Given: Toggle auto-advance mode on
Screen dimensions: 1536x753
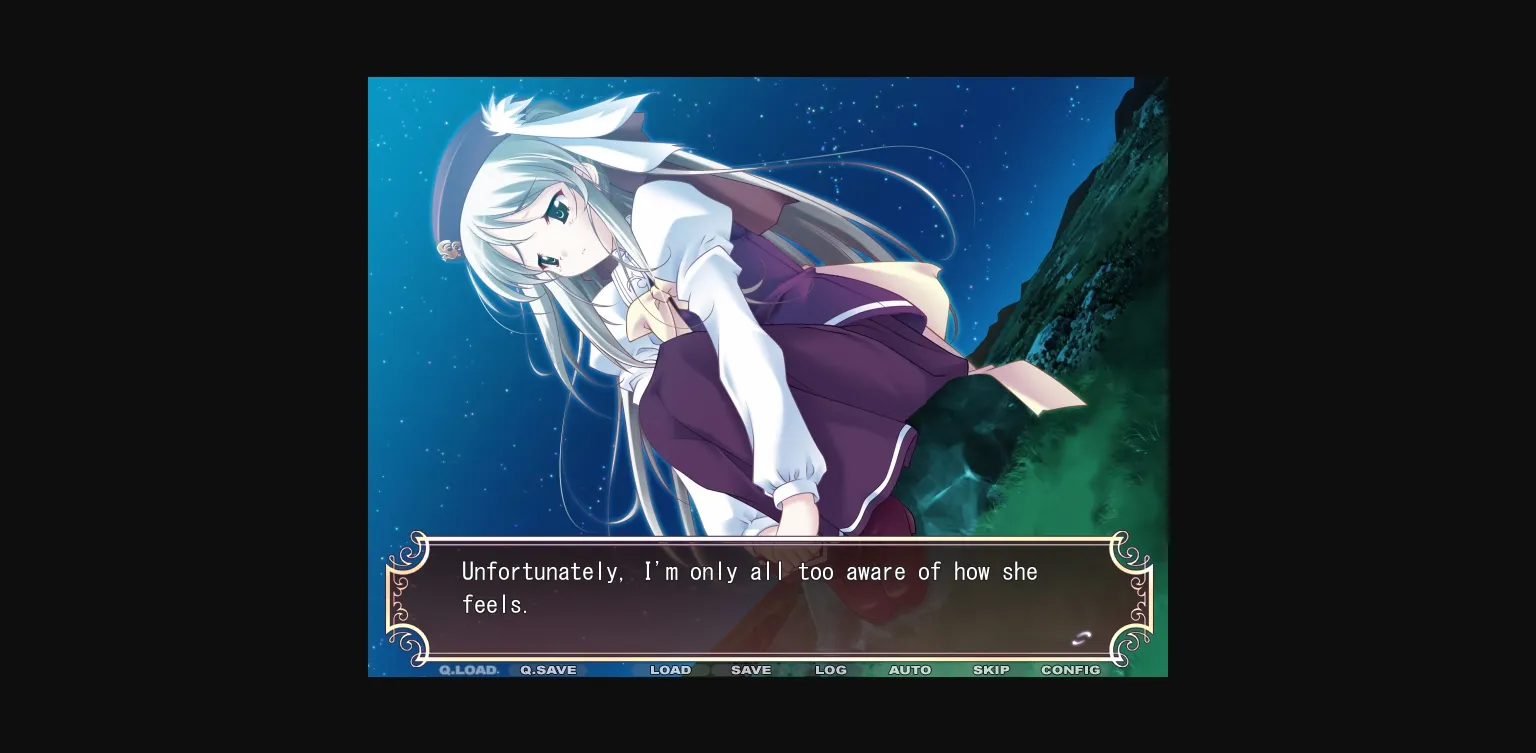Looking at the screenshot, I should tap(910, 670).
